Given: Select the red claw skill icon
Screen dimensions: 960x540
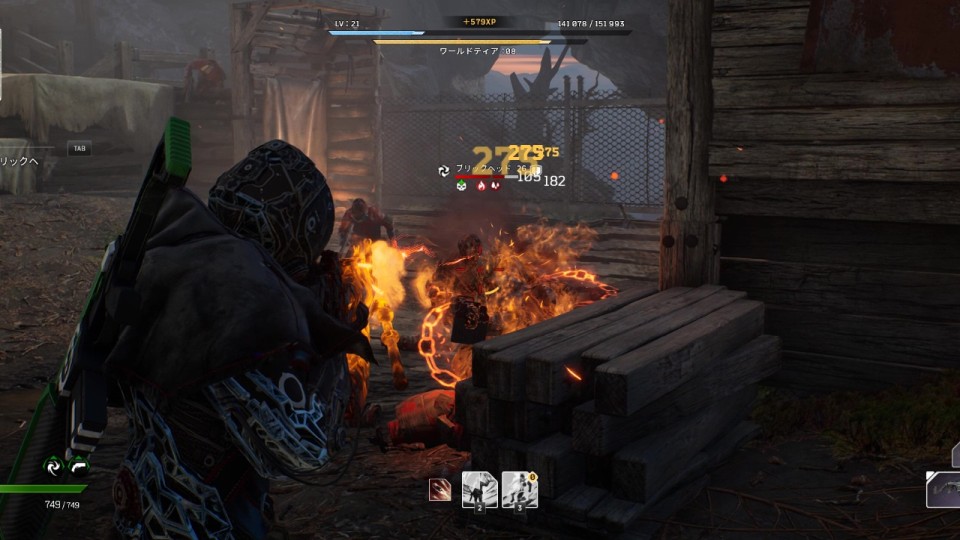Looking at the screenshot, I should (x=440, y=490).
